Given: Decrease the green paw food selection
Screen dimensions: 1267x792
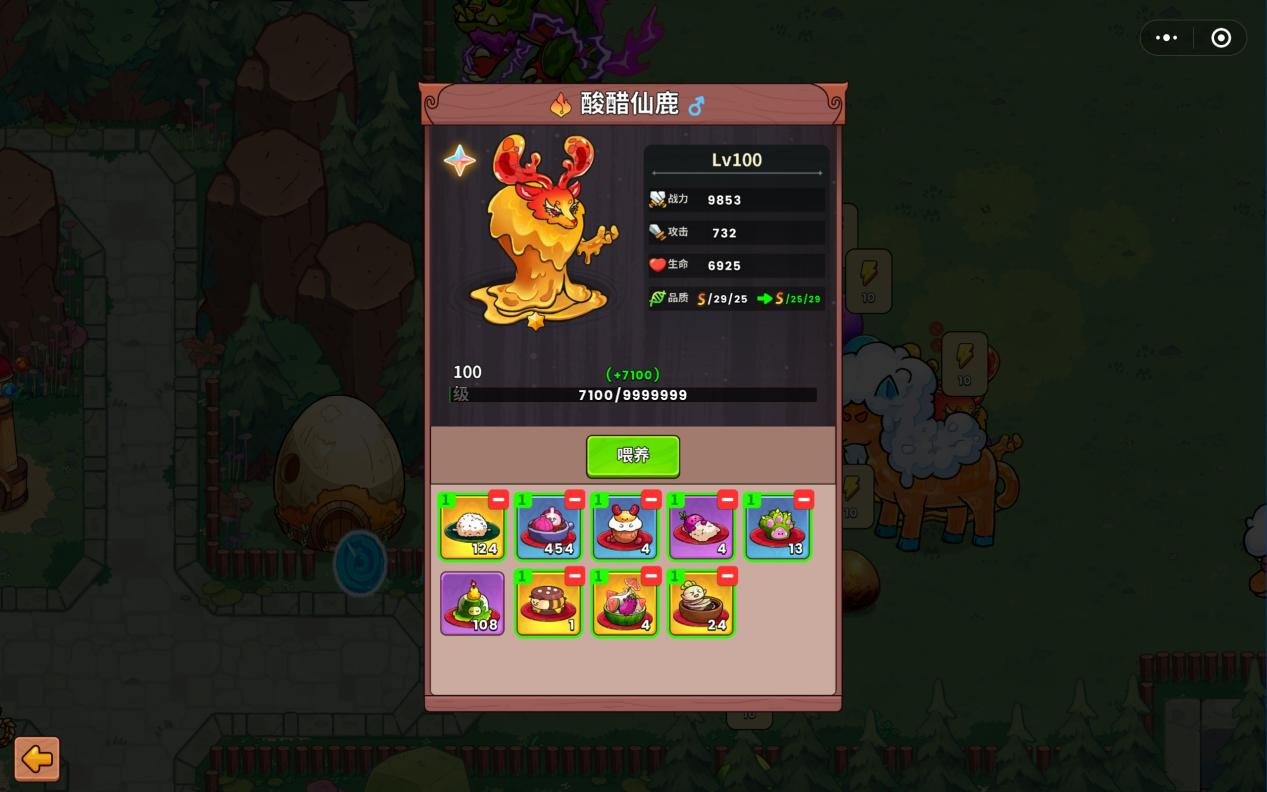Looking at the screenshot, I should coord(803,499).
